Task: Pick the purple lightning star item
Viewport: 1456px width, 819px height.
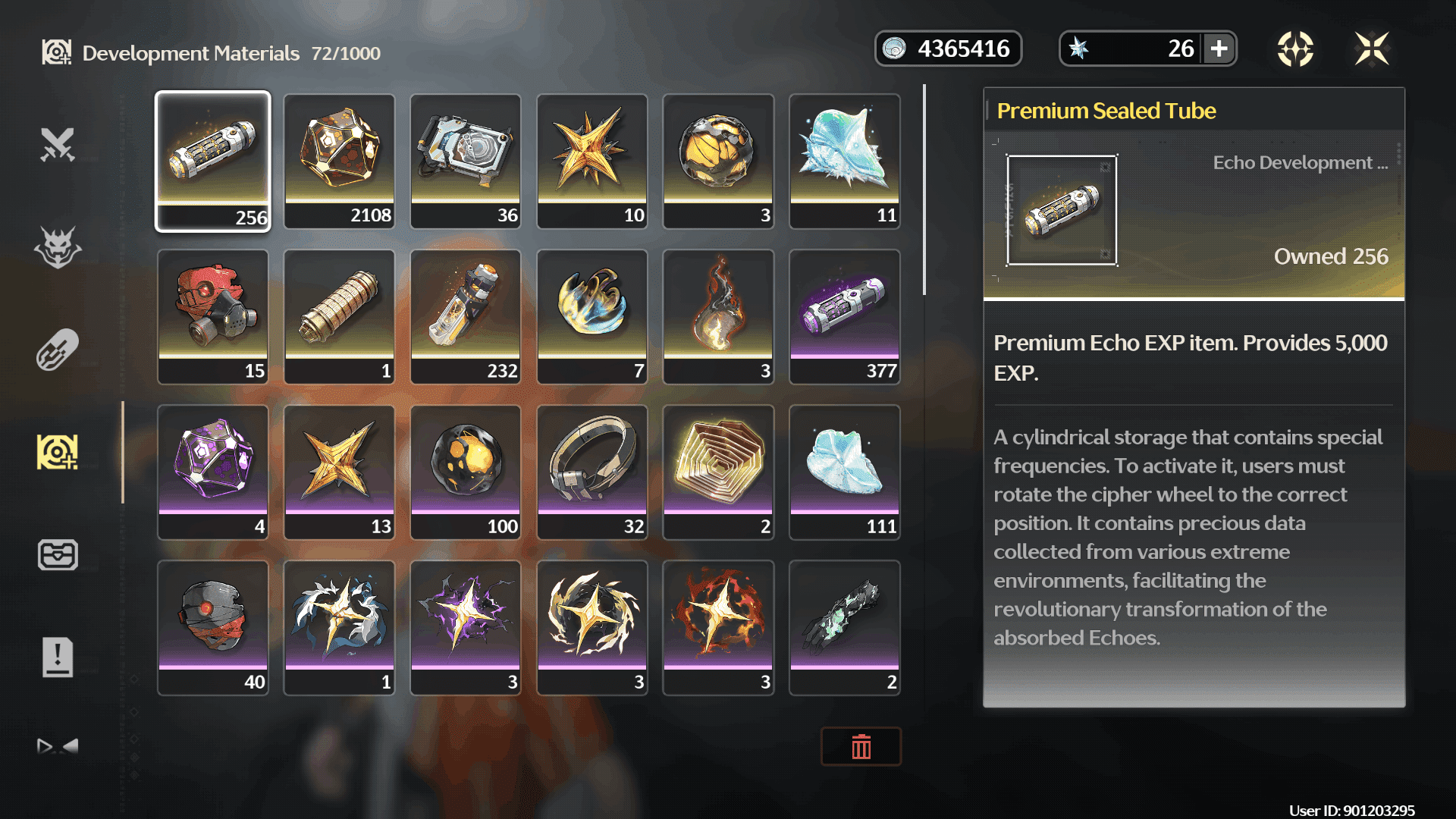Action: 466,627
